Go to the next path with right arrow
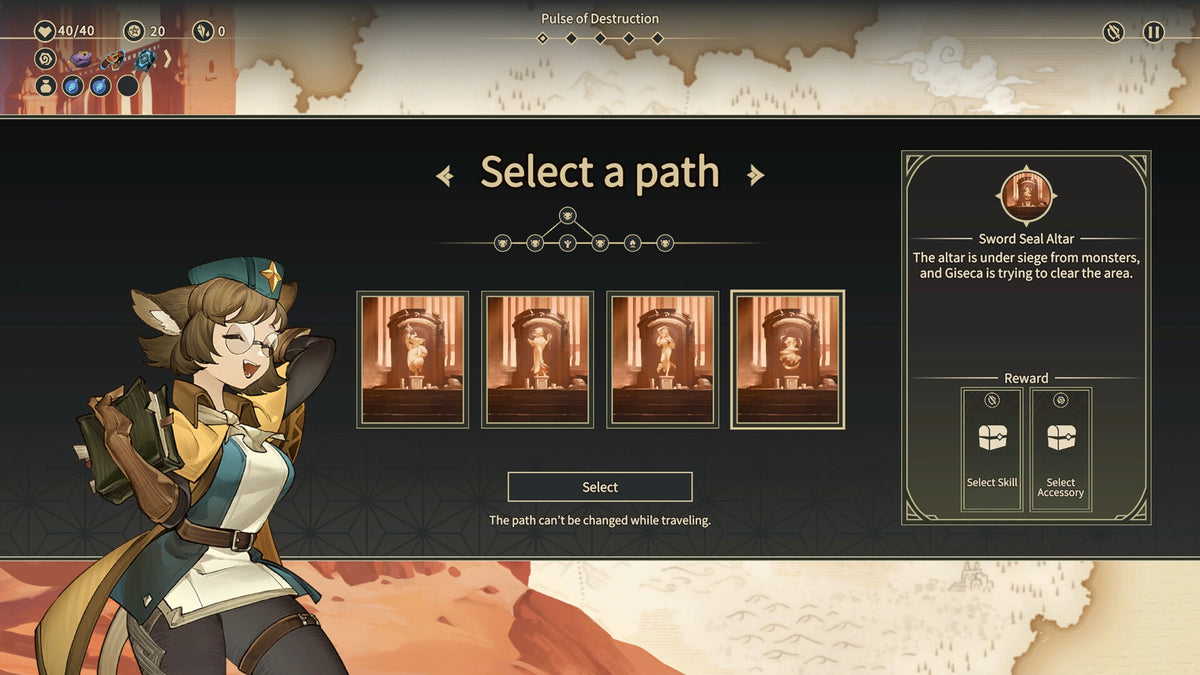 [756, 176]
